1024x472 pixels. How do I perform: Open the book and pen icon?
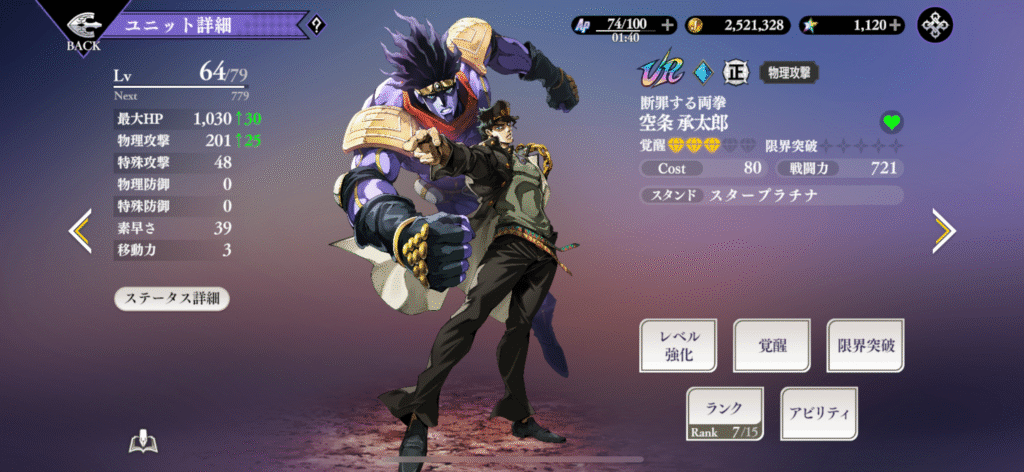click(144, 443)
